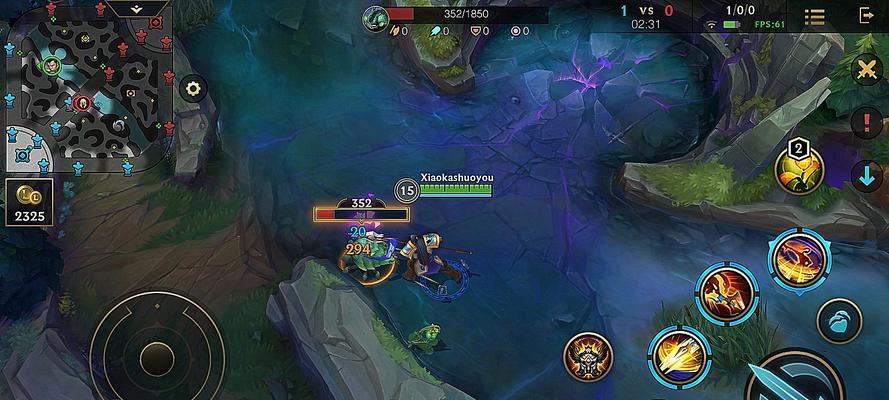Screen dimensions: 889x400
Task: Show the scoreboard list
Action: 815,17
